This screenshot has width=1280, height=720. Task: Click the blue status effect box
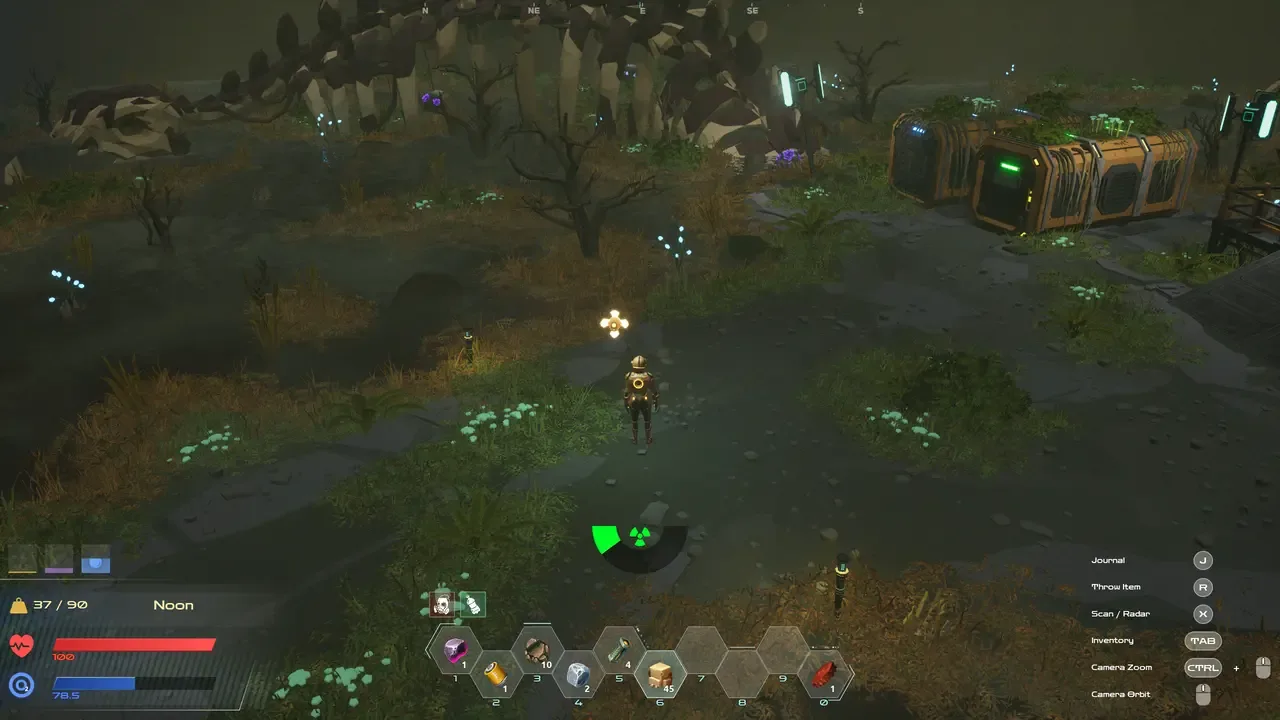(x=96, y=559)
